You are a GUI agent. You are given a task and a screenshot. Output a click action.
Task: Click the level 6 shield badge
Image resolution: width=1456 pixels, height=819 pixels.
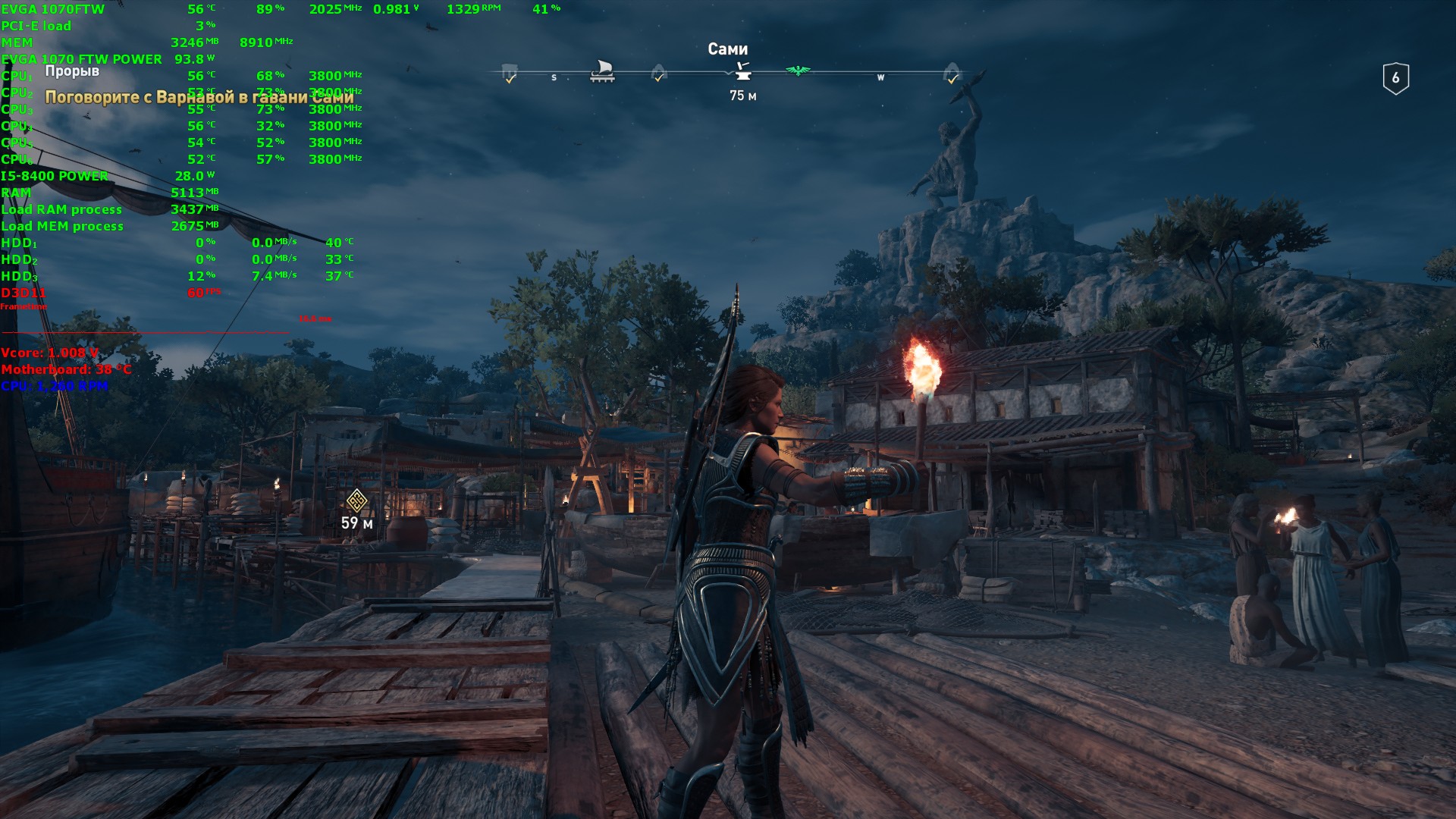click(x=1395, y=78)
